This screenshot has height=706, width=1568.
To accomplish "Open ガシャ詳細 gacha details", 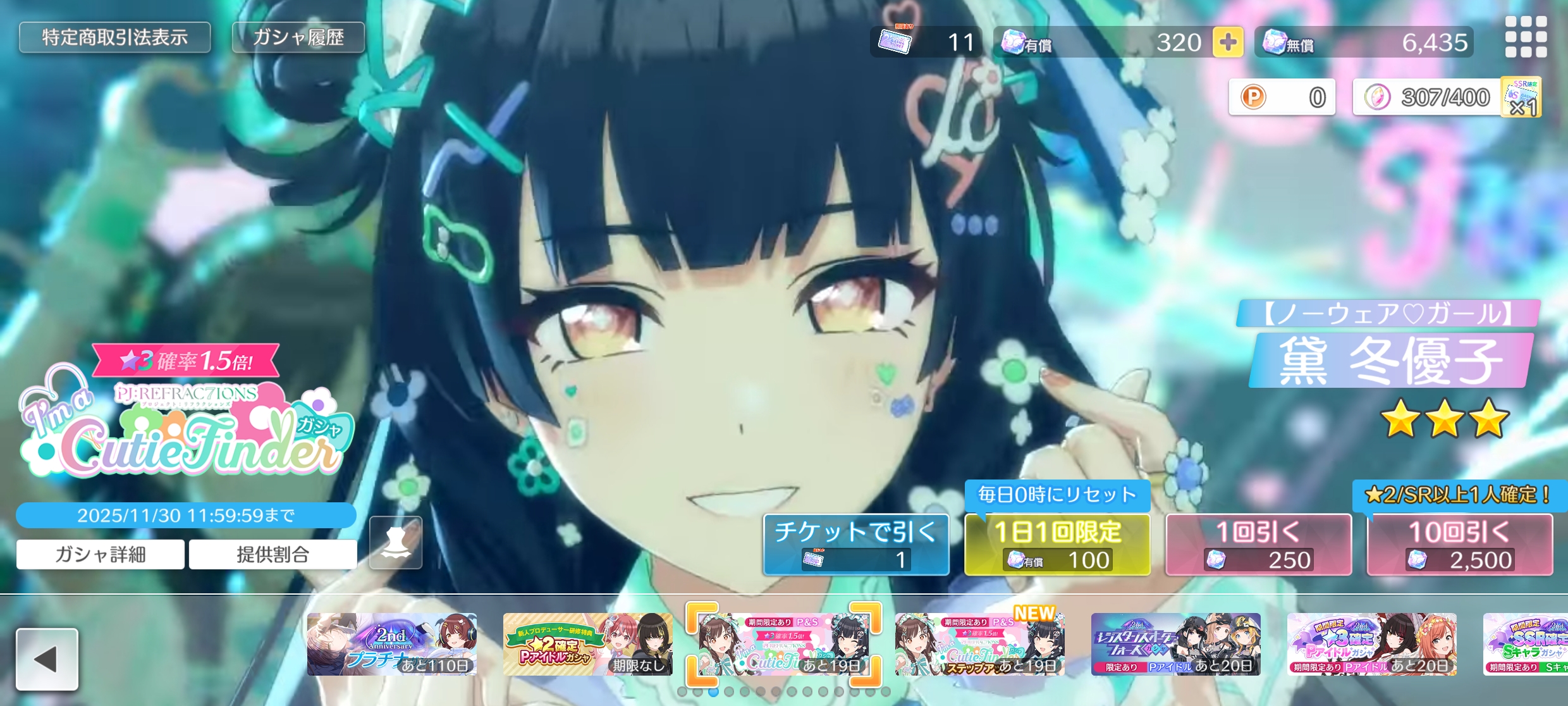I will tap(101, 555).
